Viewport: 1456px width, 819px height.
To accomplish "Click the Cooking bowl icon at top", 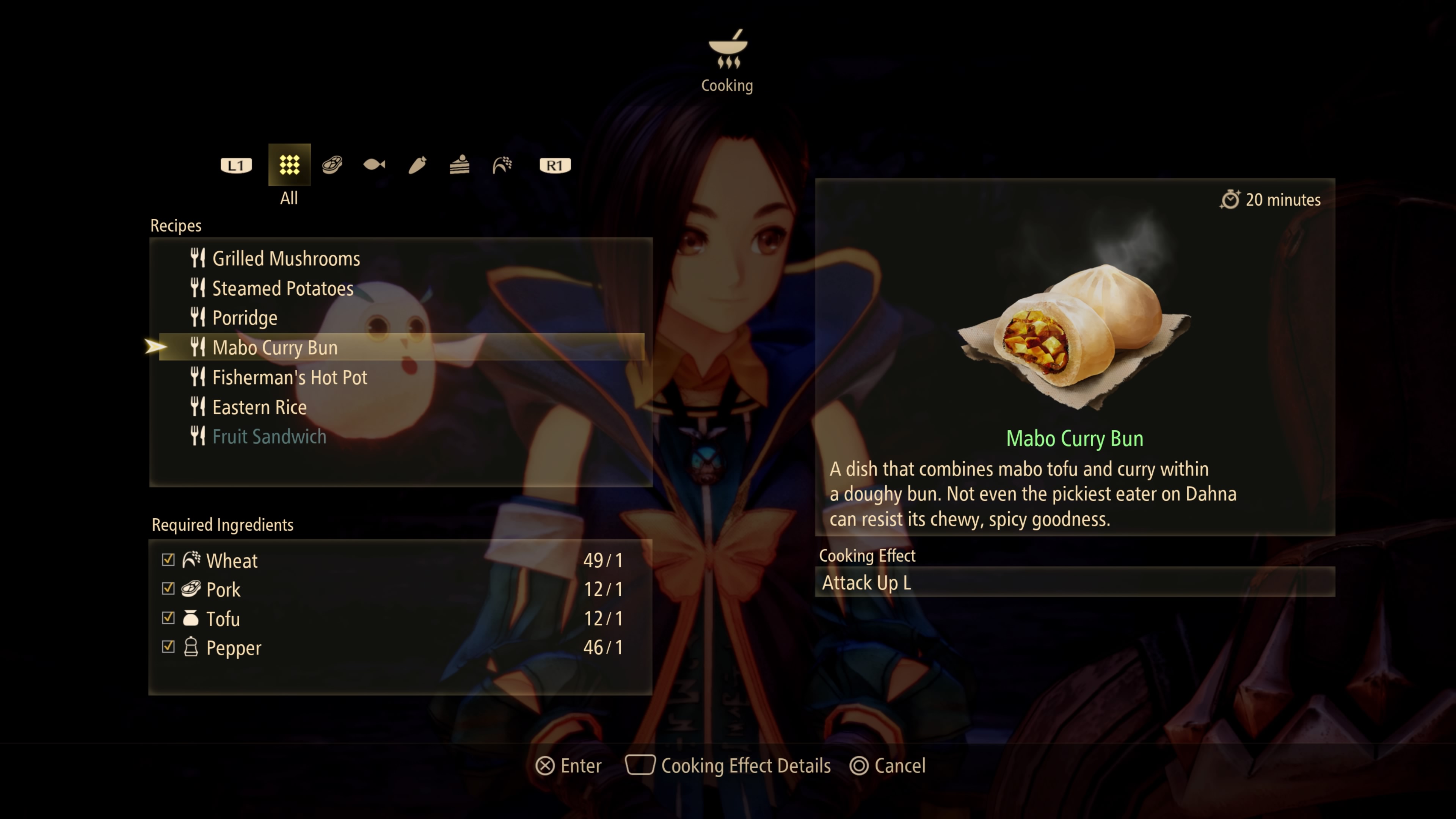I will pos(728,51).
